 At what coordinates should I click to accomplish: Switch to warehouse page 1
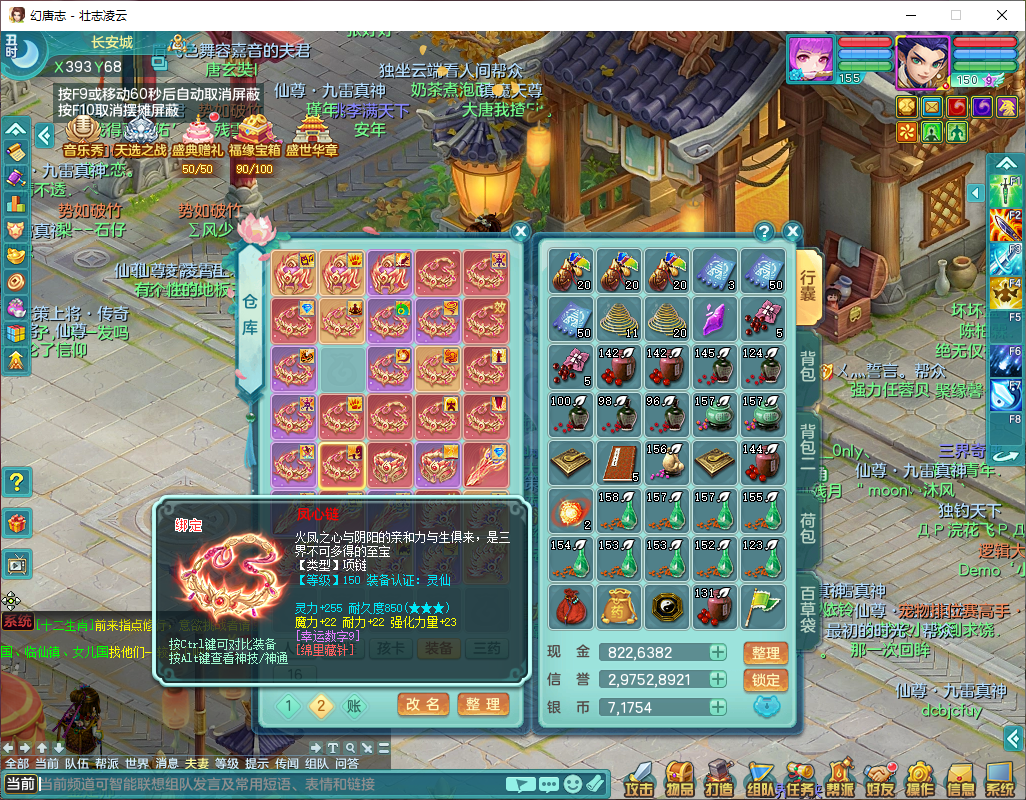288,706
